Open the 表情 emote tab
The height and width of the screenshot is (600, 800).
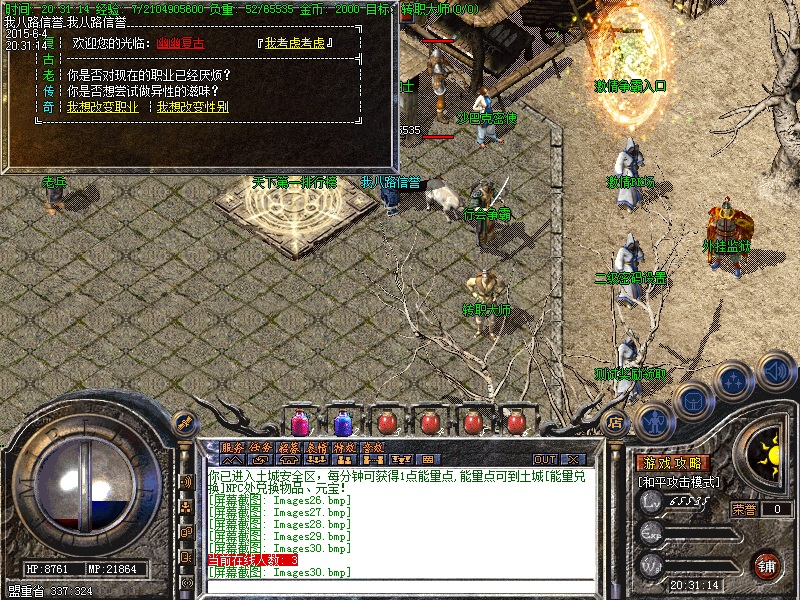coord(316,448)
